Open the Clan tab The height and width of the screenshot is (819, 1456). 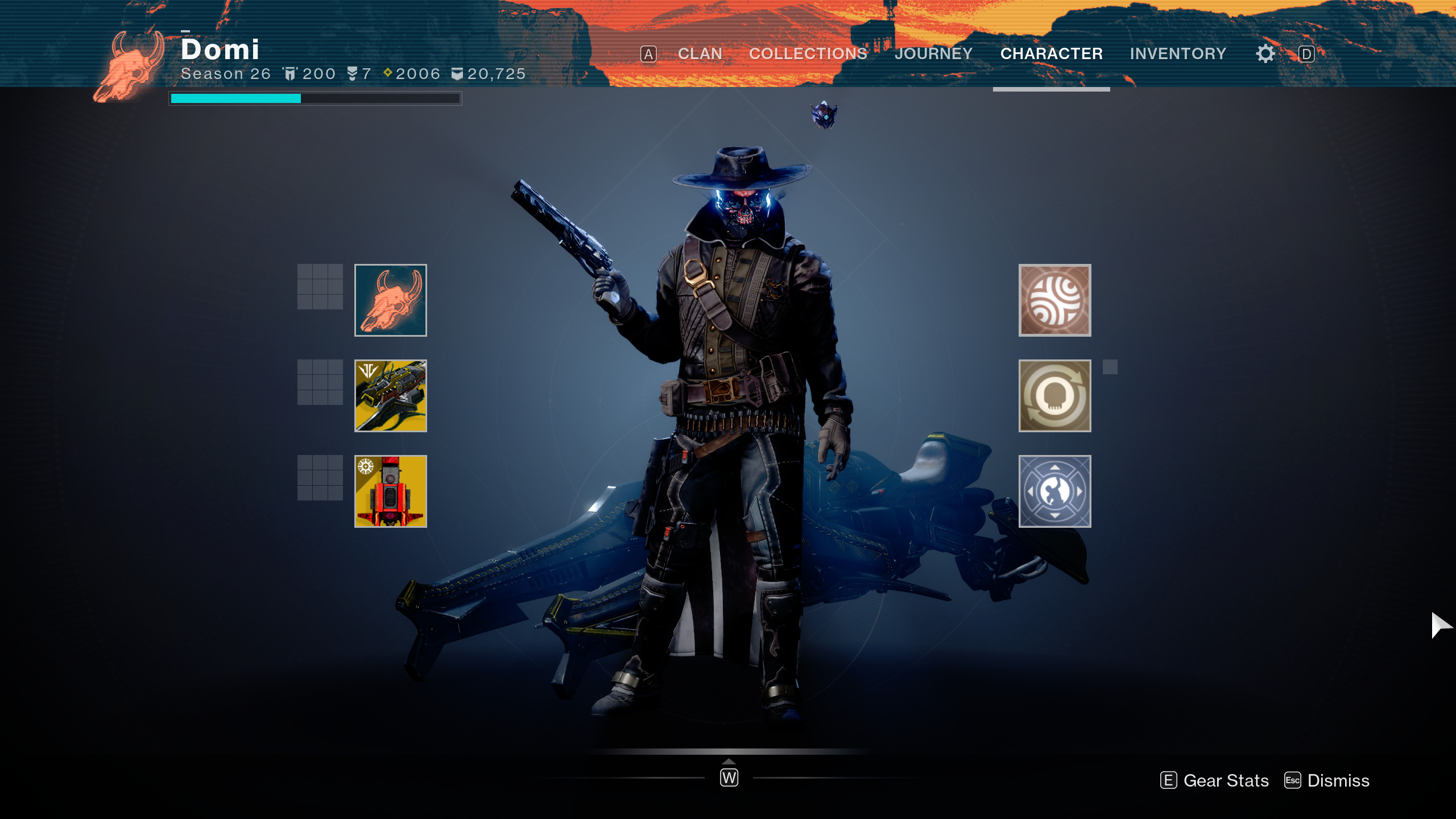(700, 53)
